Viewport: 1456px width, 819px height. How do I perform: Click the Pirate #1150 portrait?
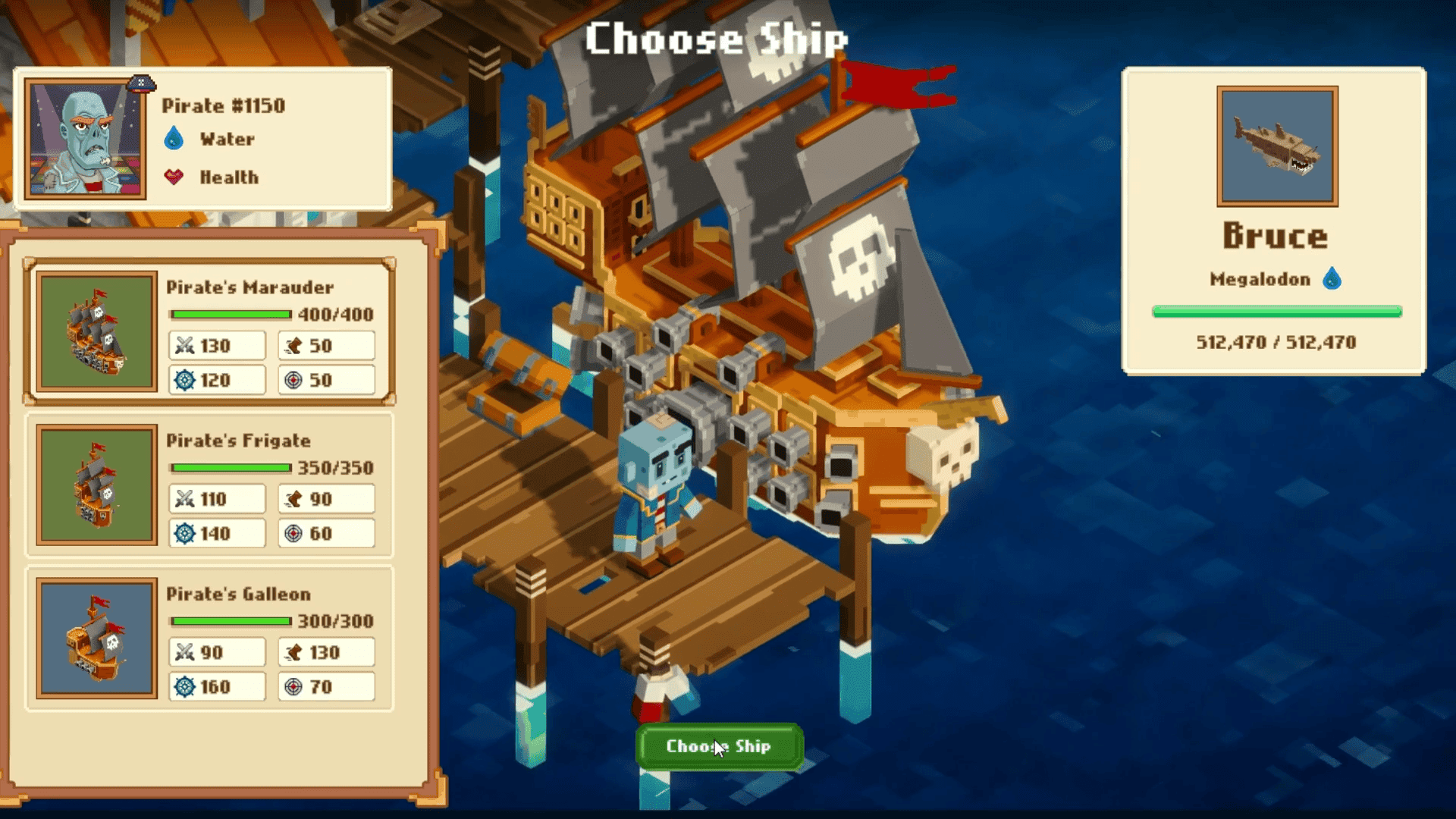tap(86, 140)
